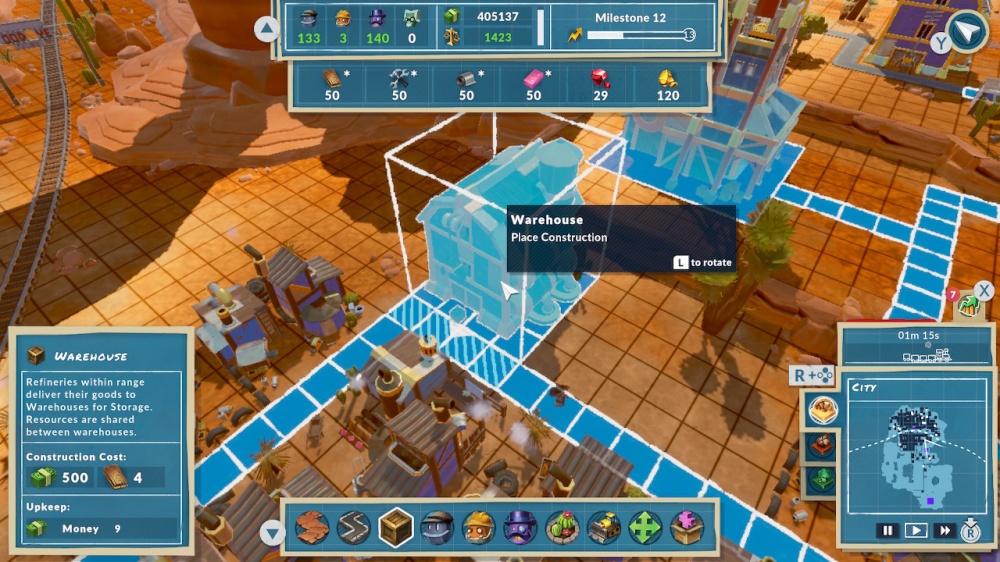Pause the game speed

coord(887,531)
